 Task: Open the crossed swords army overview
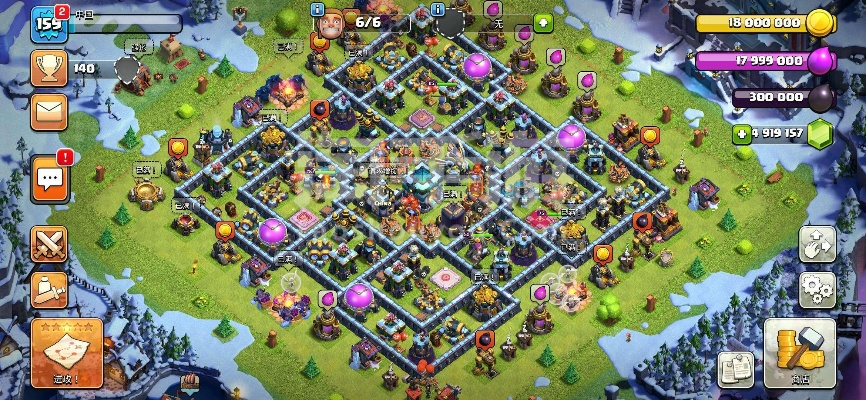49,243
